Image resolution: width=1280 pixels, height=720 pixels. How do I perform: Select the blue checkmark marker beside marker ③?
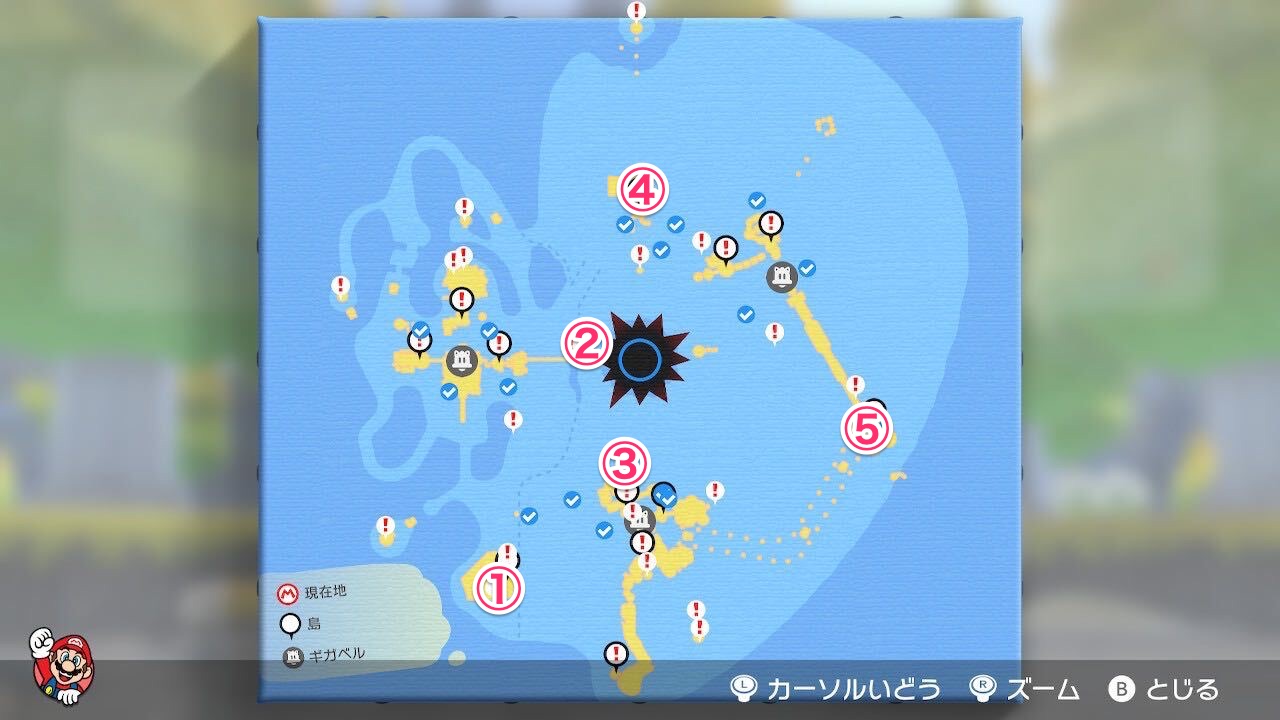point(662,493)
